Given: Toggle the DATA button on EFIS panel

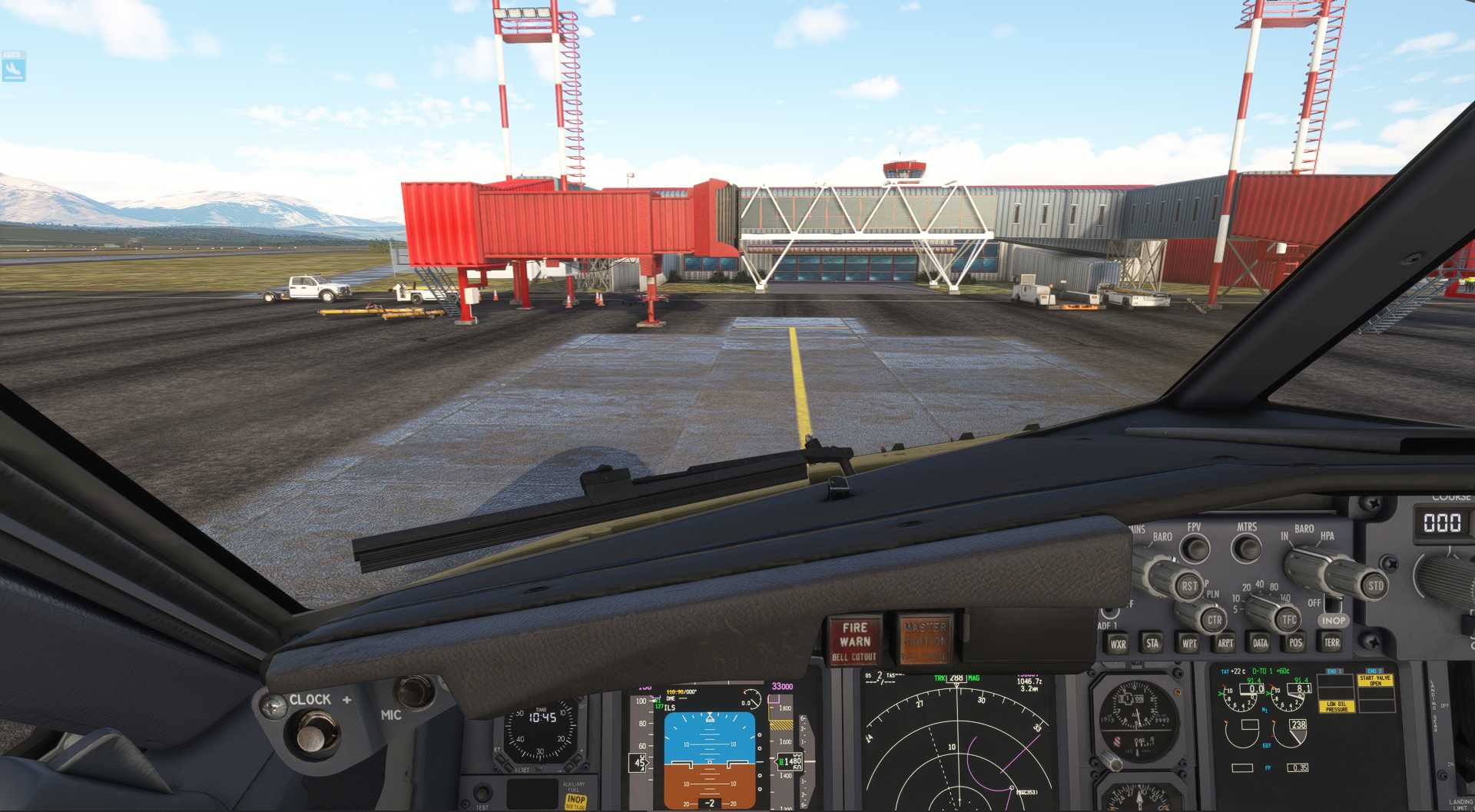Looking at the screenshot, I should point(1261,643).
